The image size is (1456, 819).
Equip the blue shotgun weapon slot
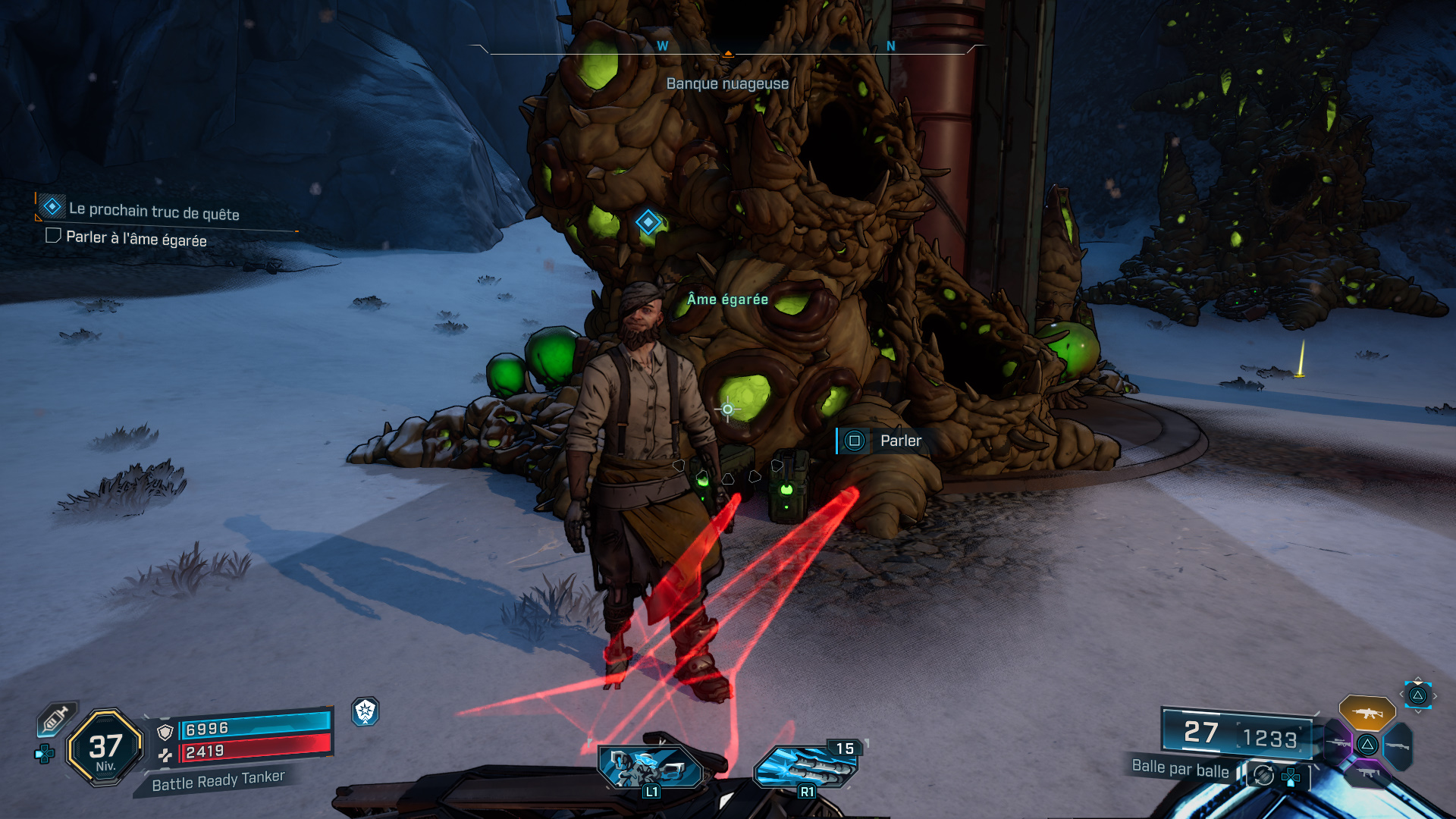1397,746
